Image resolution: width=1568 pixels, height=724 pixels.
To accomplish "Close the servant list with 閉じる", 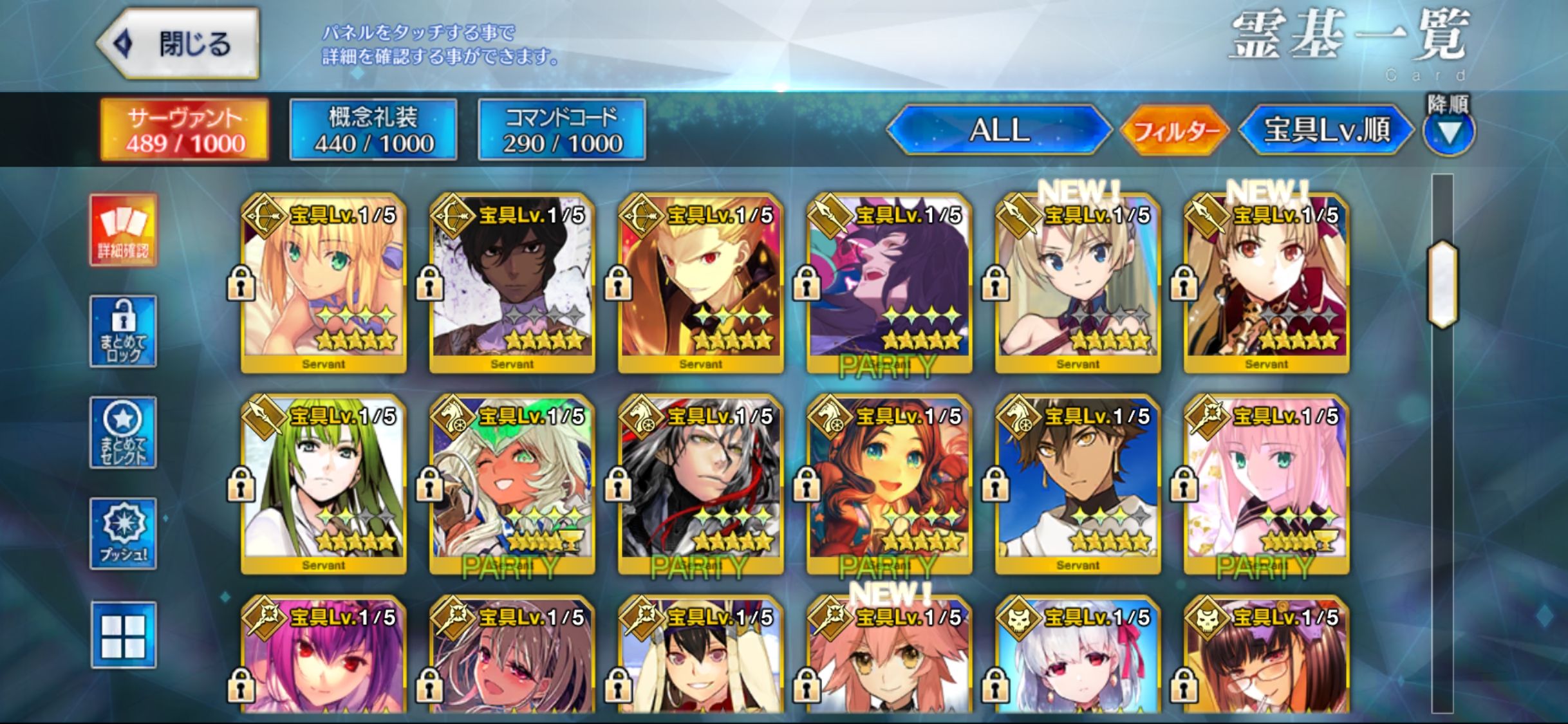I will click(179, 44).
